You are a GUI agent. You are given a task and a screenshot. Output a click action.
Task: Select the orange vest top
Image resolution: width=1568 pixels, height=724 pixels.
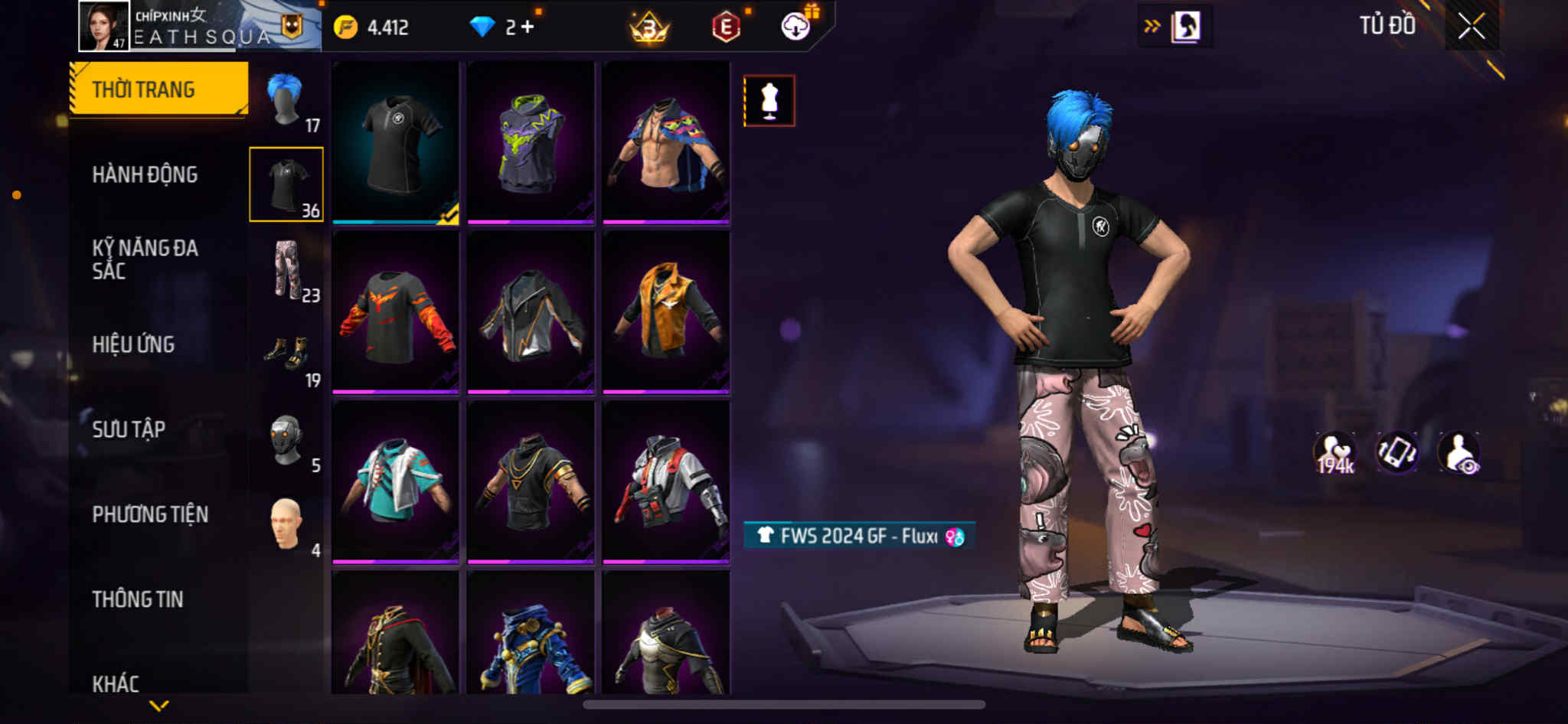(666, 312)
